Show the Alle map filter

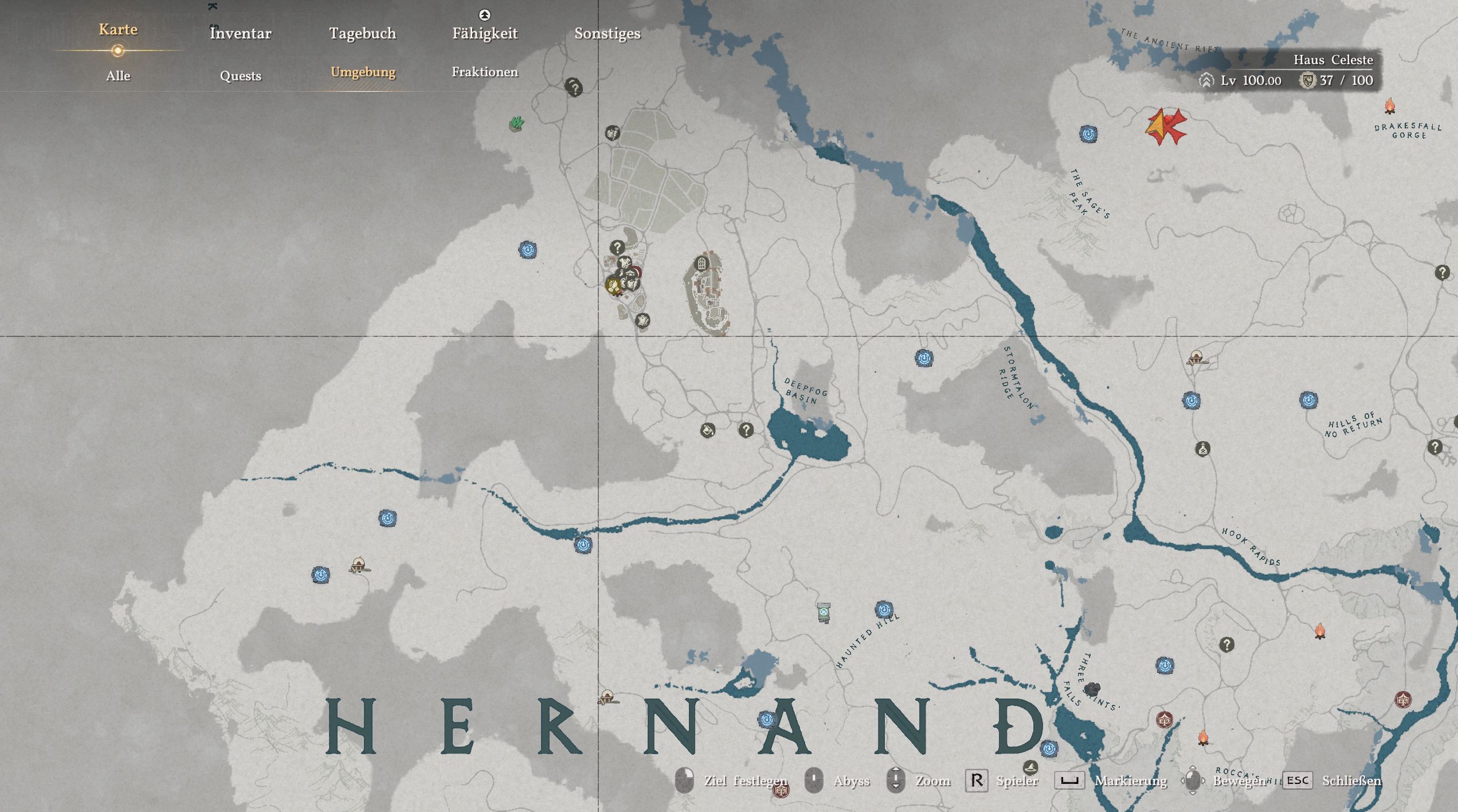pos(118,76)
